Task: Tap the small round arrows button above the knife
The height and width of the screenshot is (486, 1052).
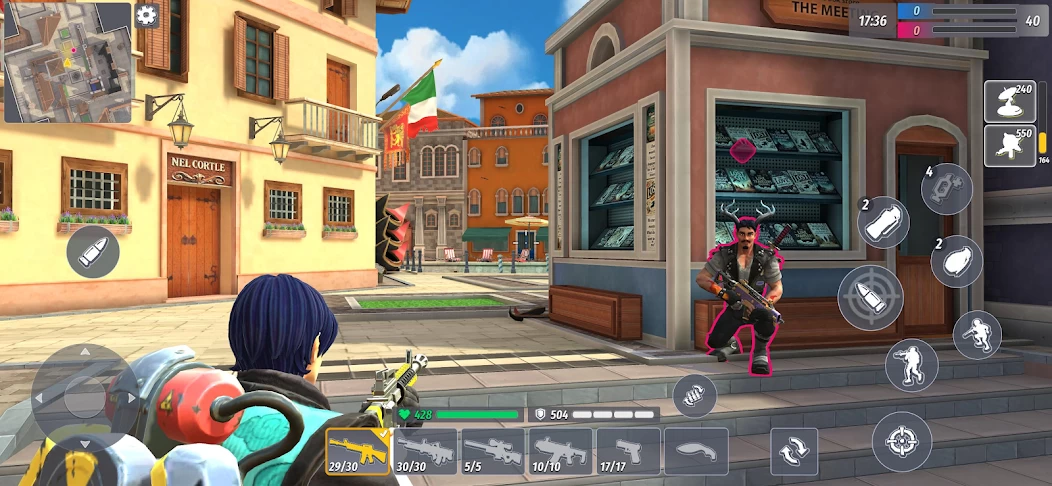Action: pos(694,395)
